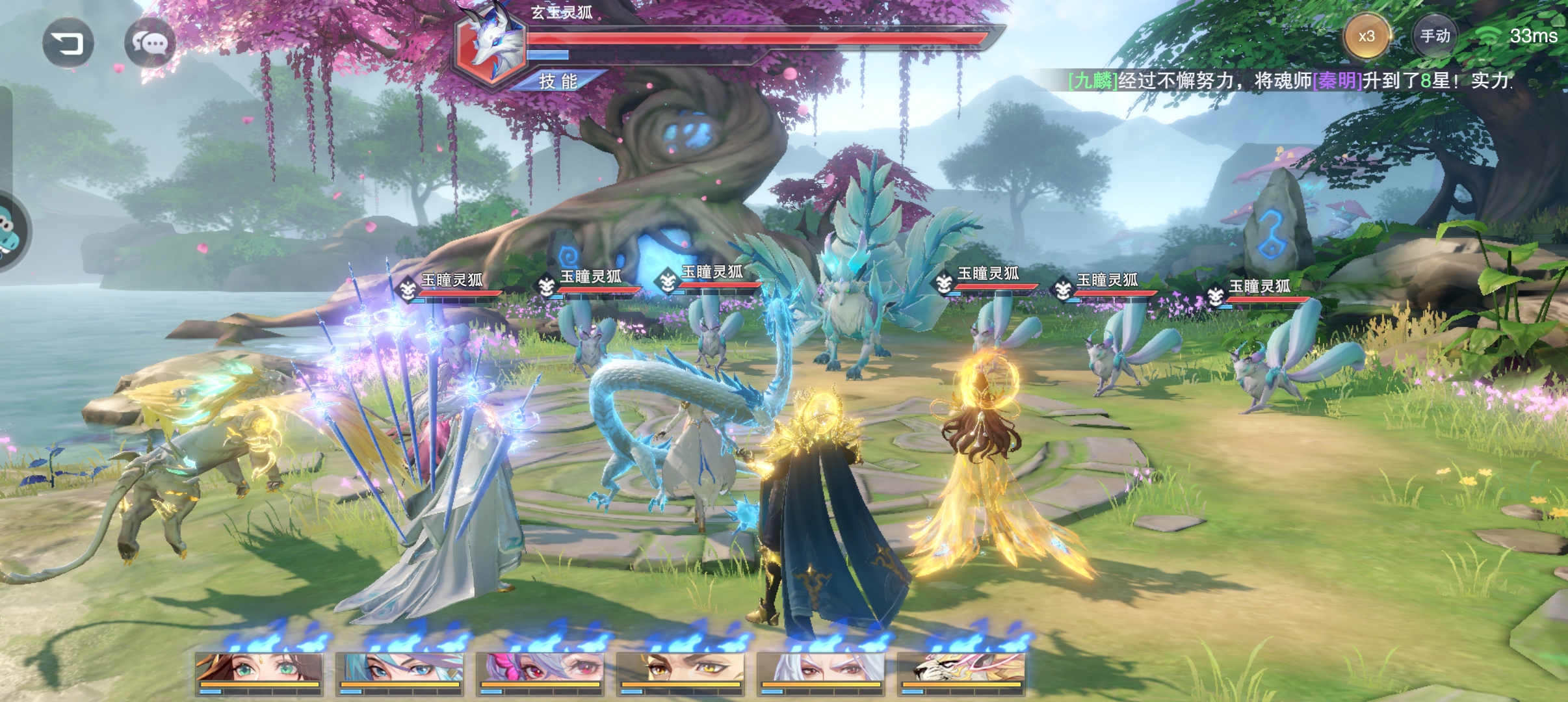Viewport: 1568px width, 702px height.
Task: Pick the white-haired hero portrait
Action: click(x=820, y=671)
